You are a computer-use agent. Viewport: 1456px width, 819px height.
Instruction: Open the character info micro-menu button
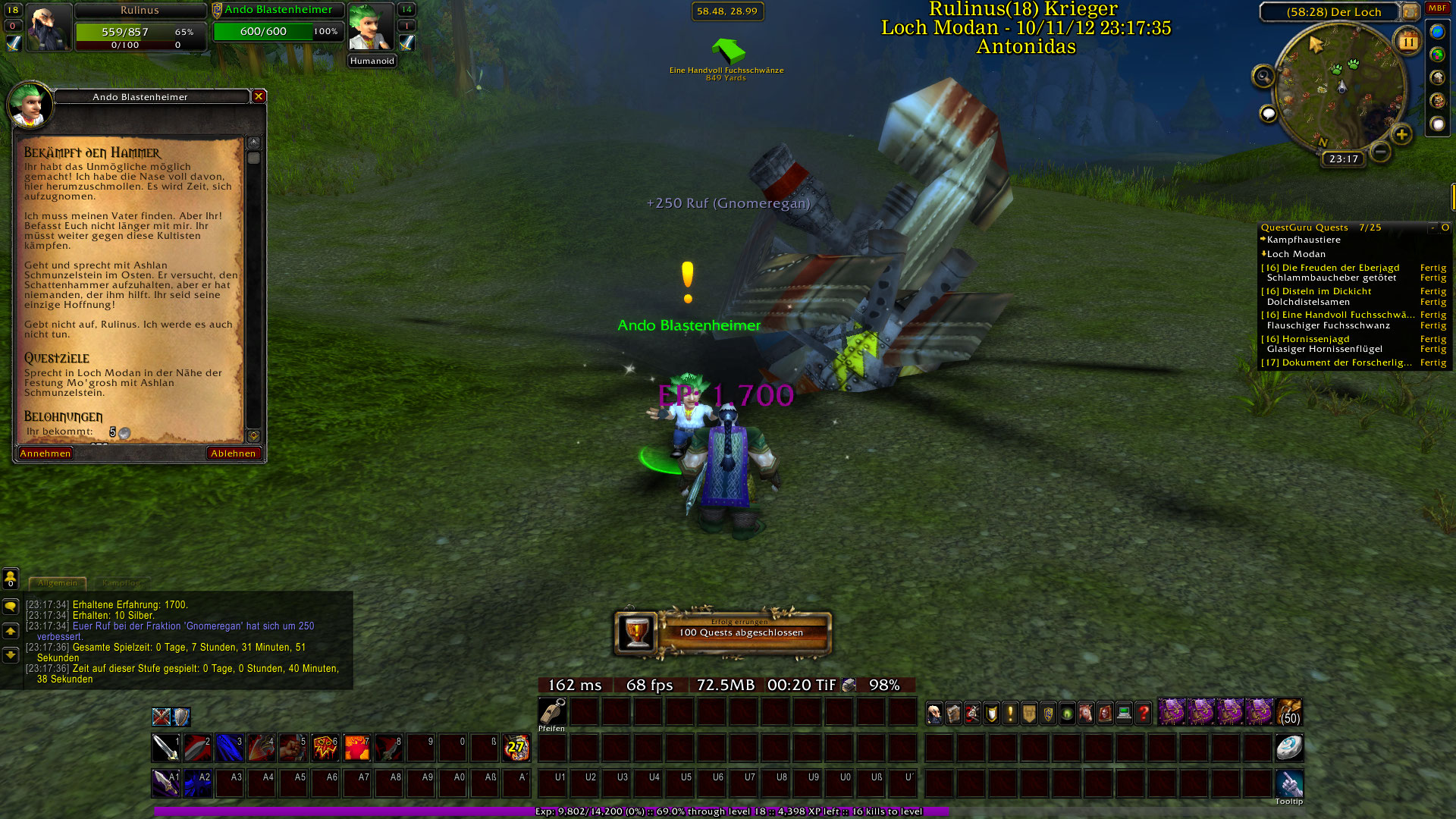coord(935,713)
